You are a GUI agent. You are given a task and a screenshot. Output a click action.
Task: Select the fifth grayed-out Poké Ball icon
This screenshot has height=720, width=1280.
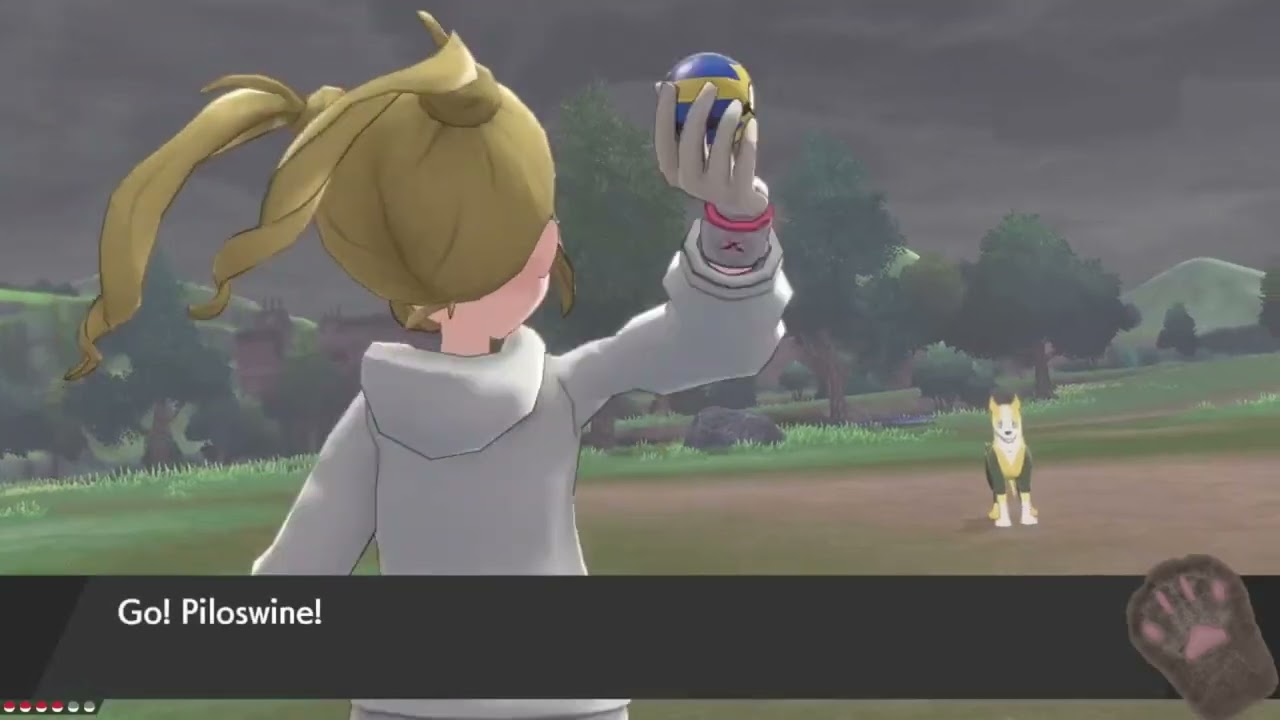pos(71,706)
